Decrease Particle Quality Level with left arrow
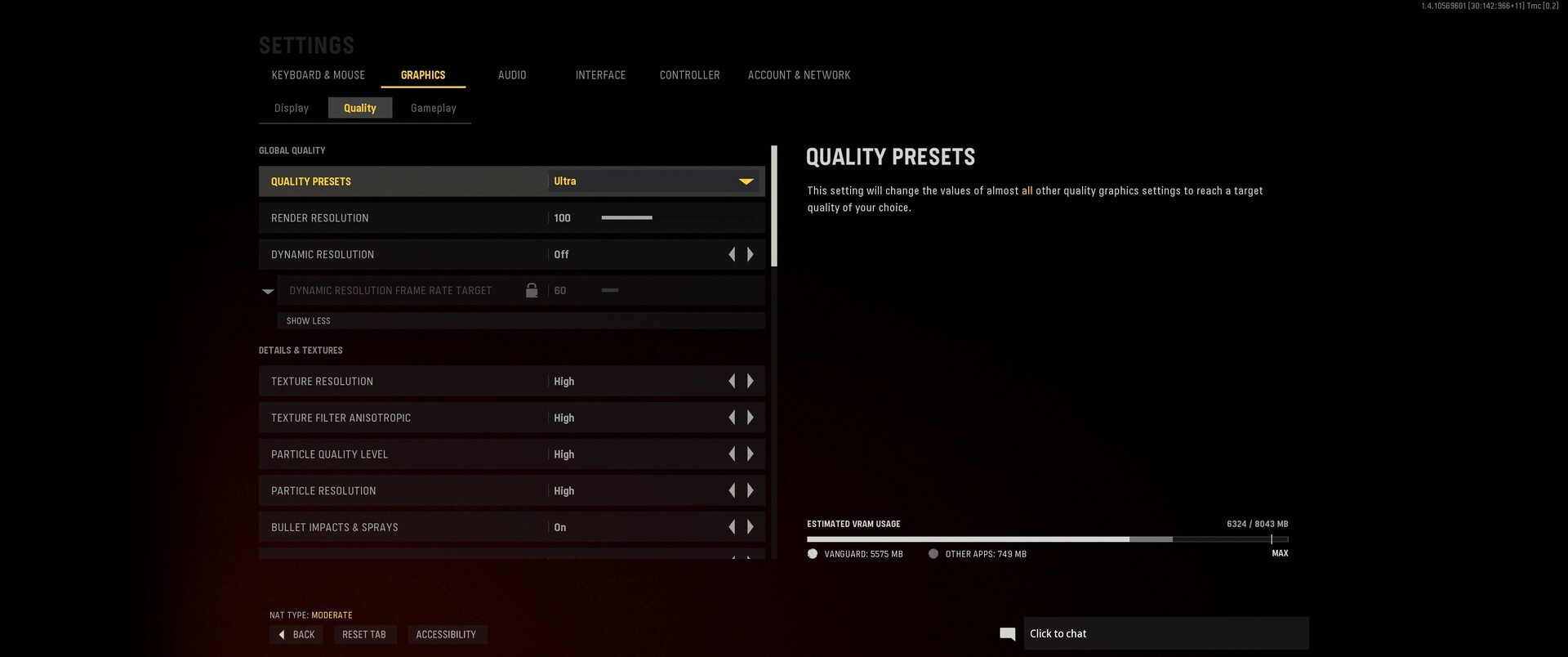 [x=732, y=454]
